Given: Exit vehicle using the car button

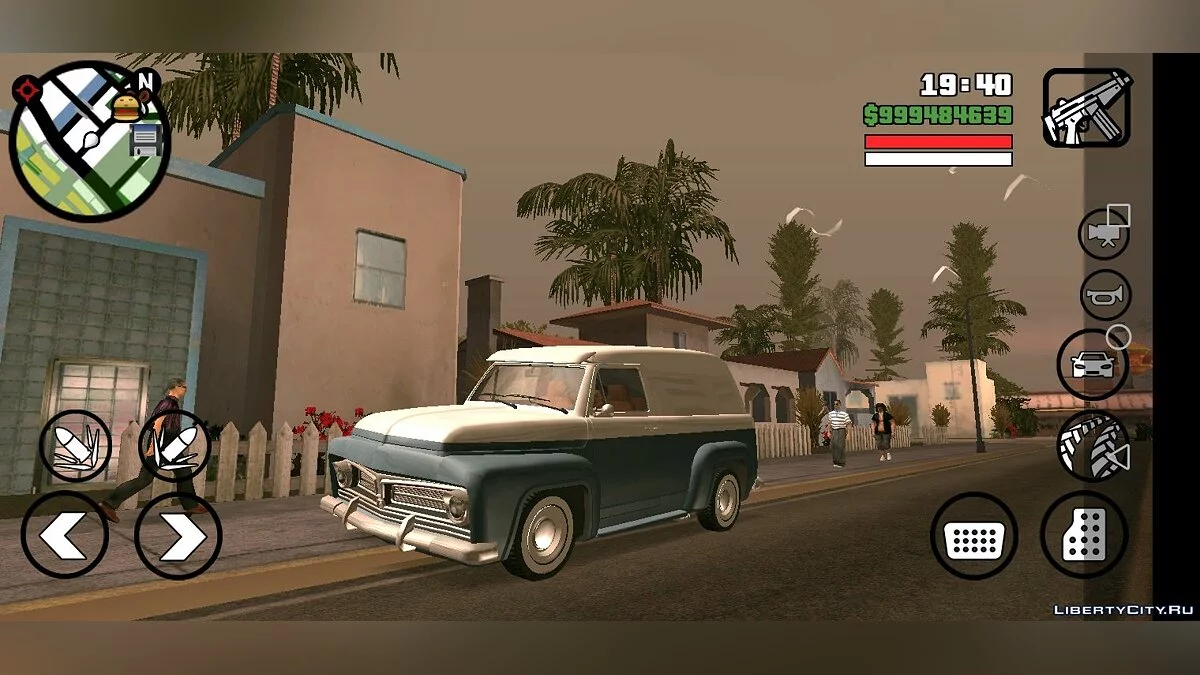Looking at the screenshot, I should pos(1092,364).
